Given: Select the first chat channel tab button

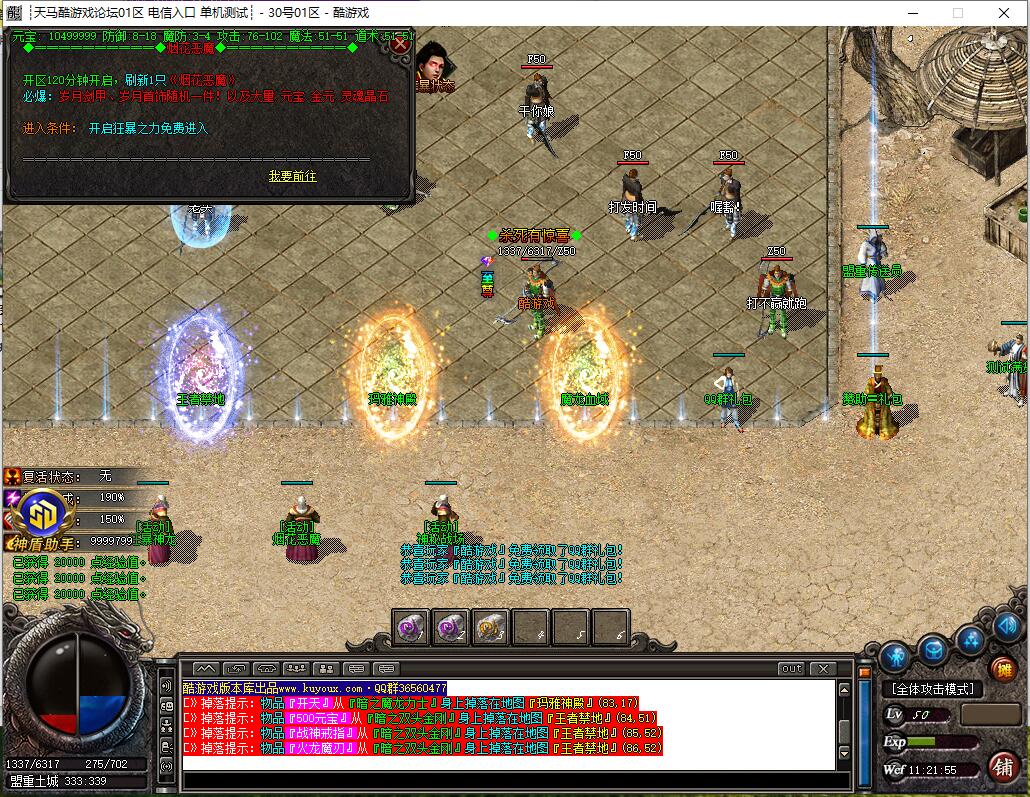Looking at the screenshot, I should (x=205, y=668).
